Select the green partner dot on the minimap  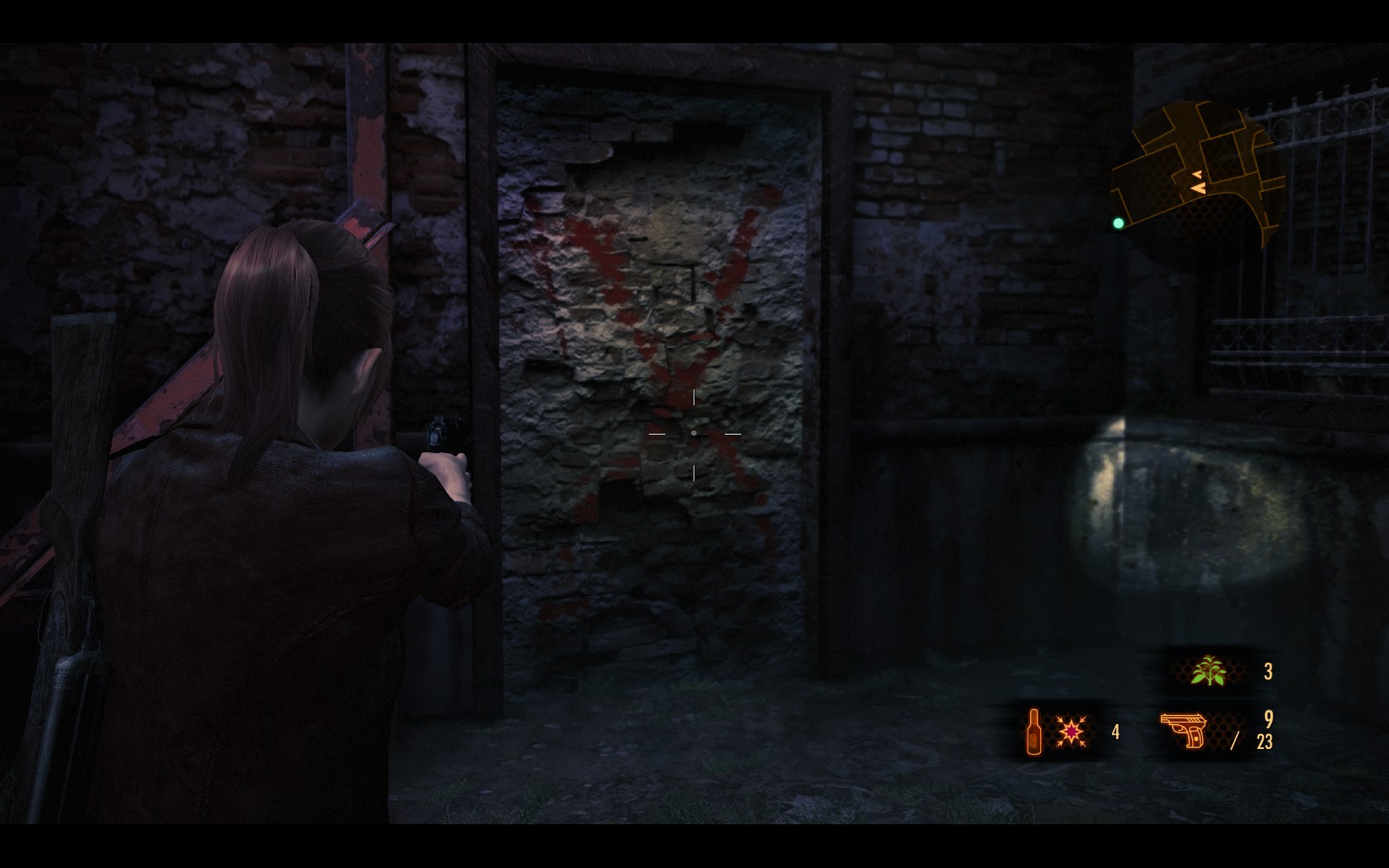click(1119, 222)
